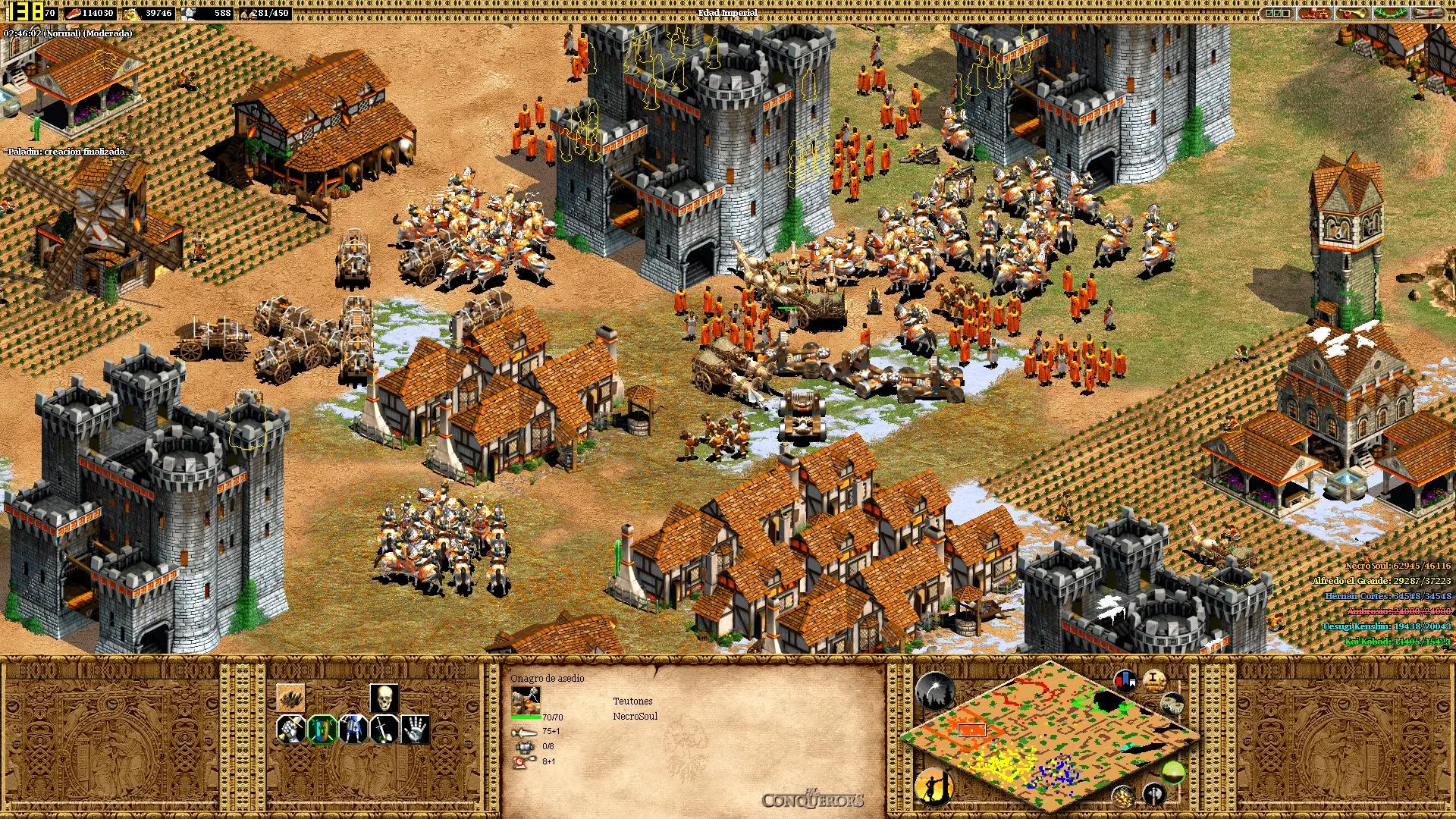
Task: Select the Aggressive stance sword icon
Action: (384, 730)
